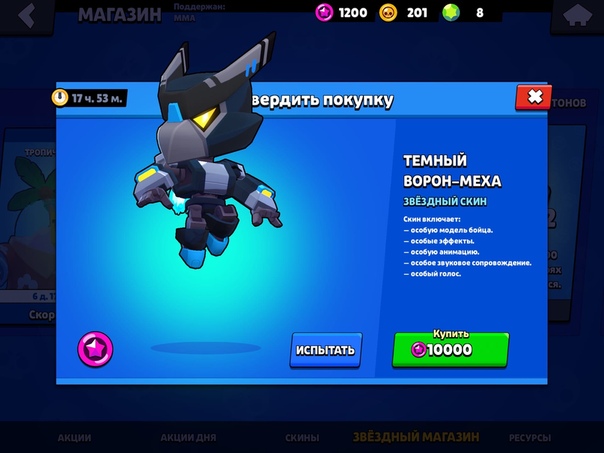The image size is (604, 453).
Task: Open the АКЦИИ ДНЯ tab
Action: click(188, 438)
